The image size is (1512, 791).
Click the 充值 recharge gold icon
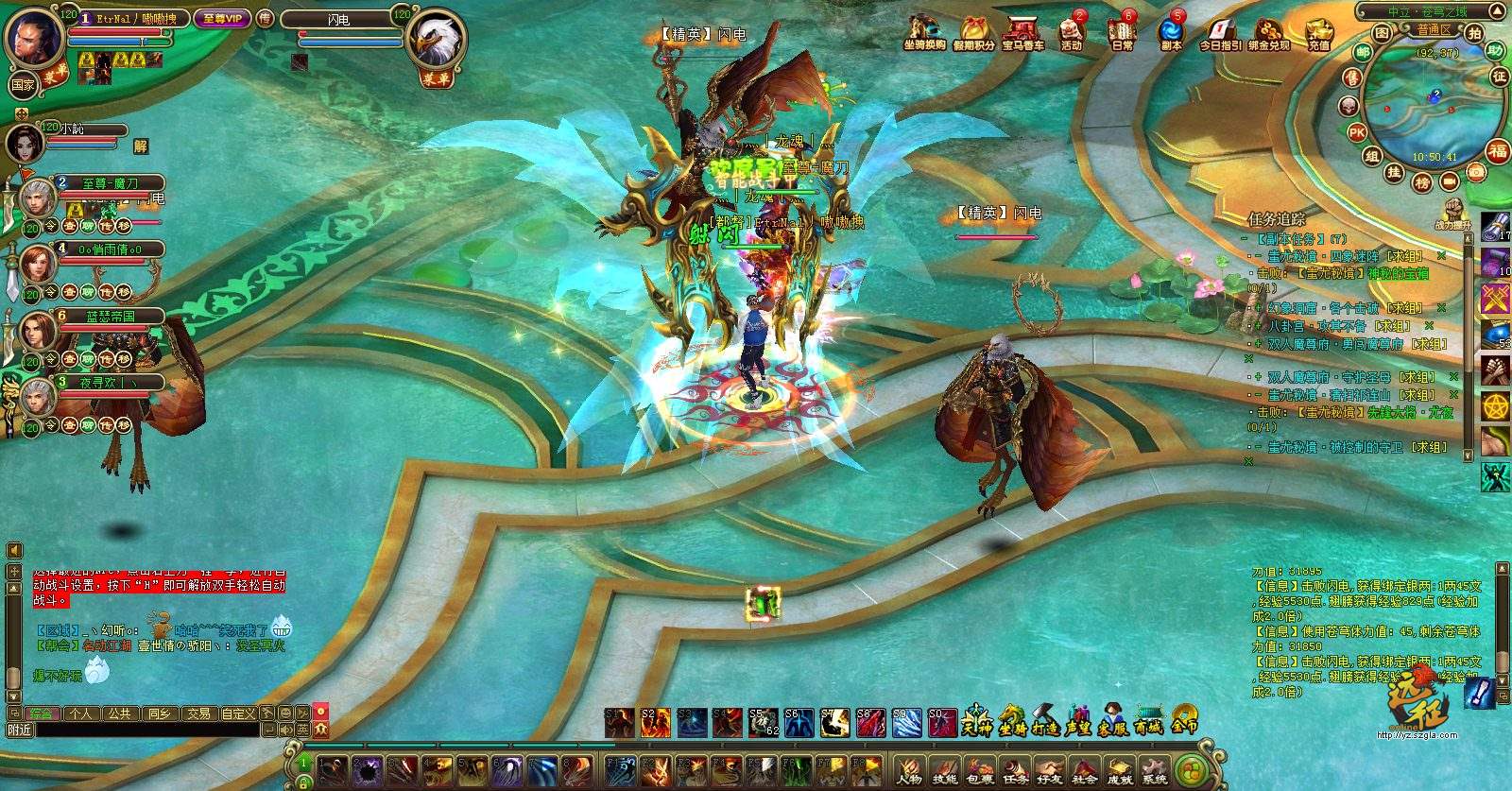(1319, 34)
